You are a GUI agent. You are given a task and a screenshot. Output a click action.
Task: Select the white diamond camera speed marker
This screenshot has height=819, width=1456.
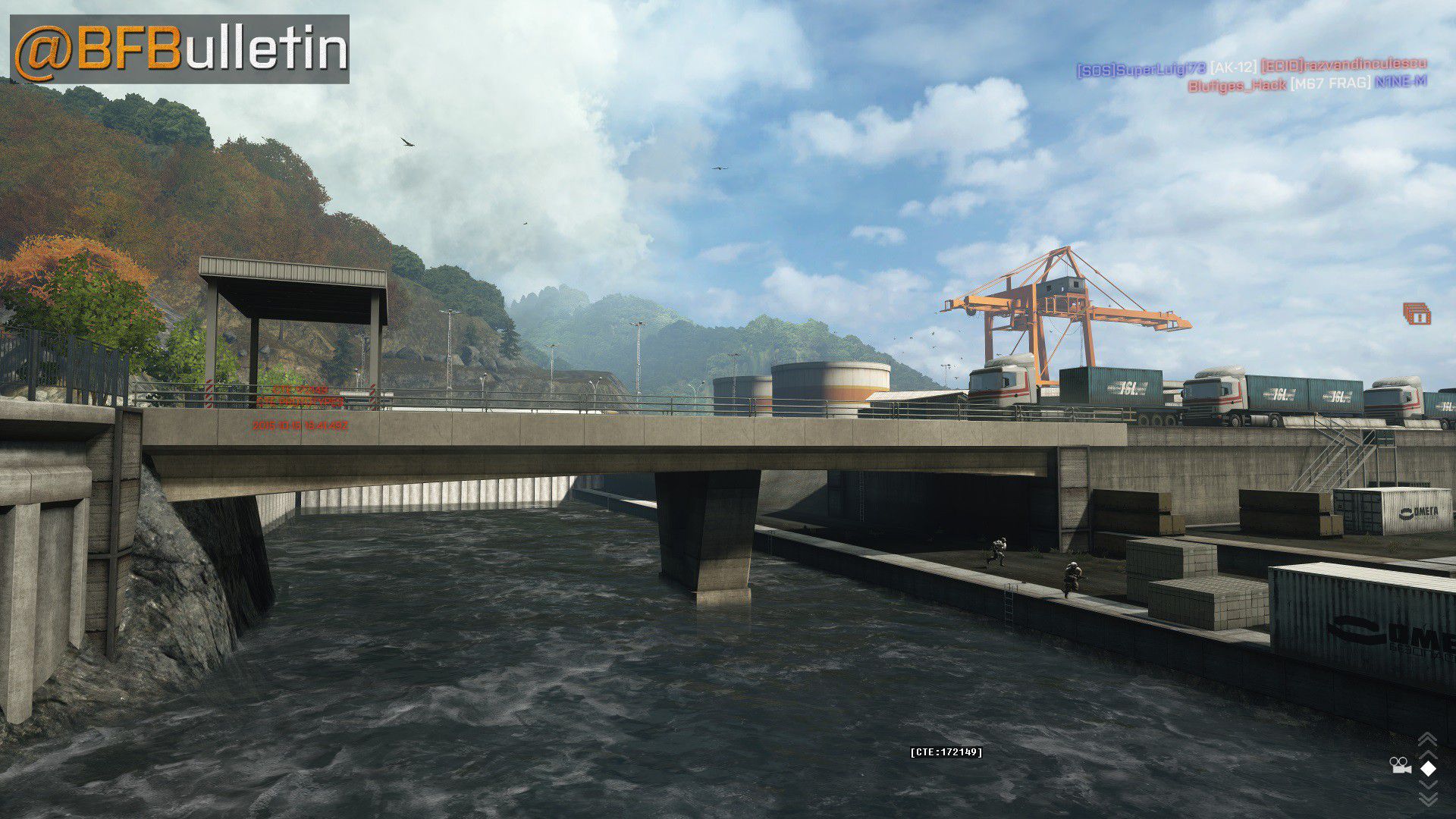click(x=1428, y=769)
